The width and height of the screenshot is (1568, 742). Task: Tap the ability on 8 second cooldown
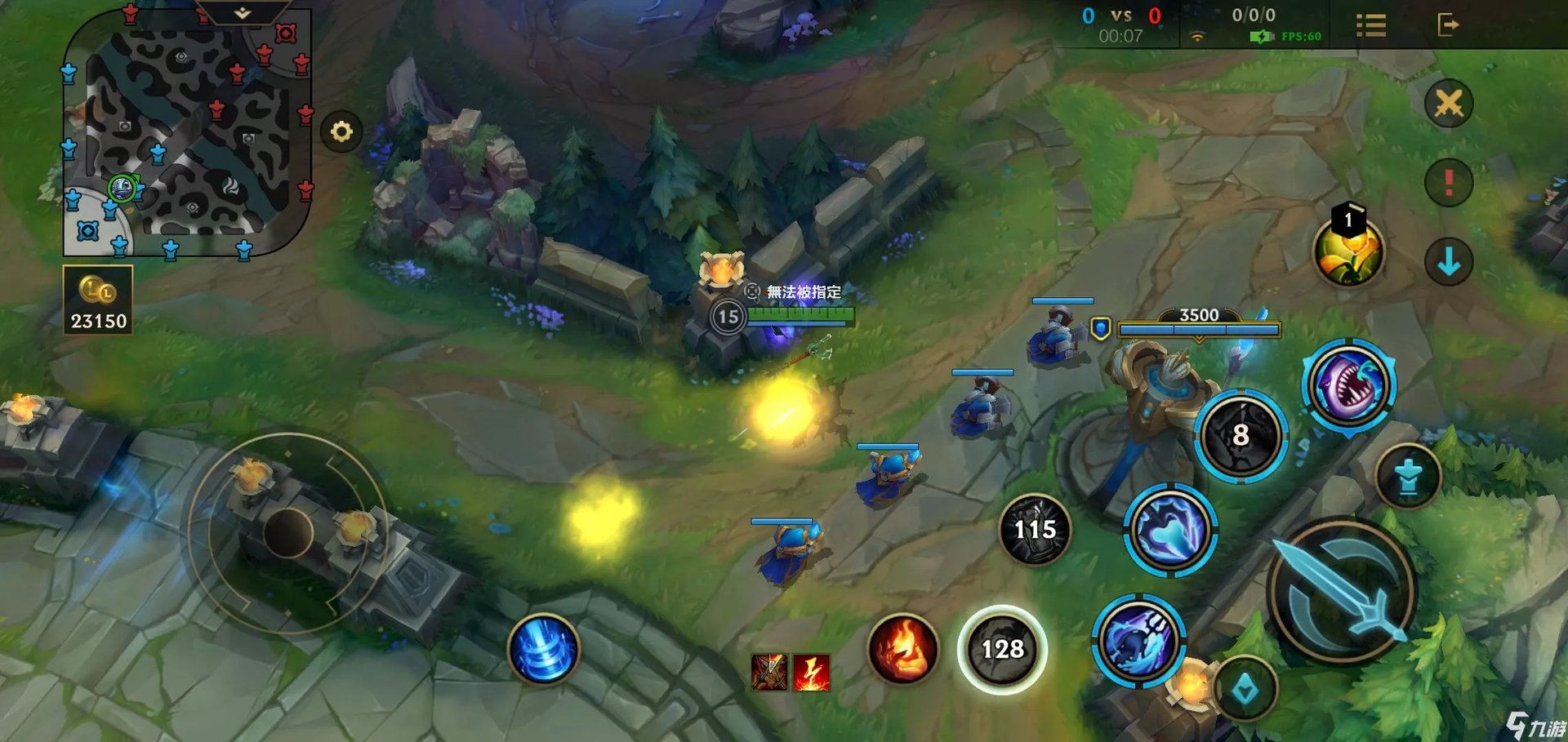[1241, 435]
